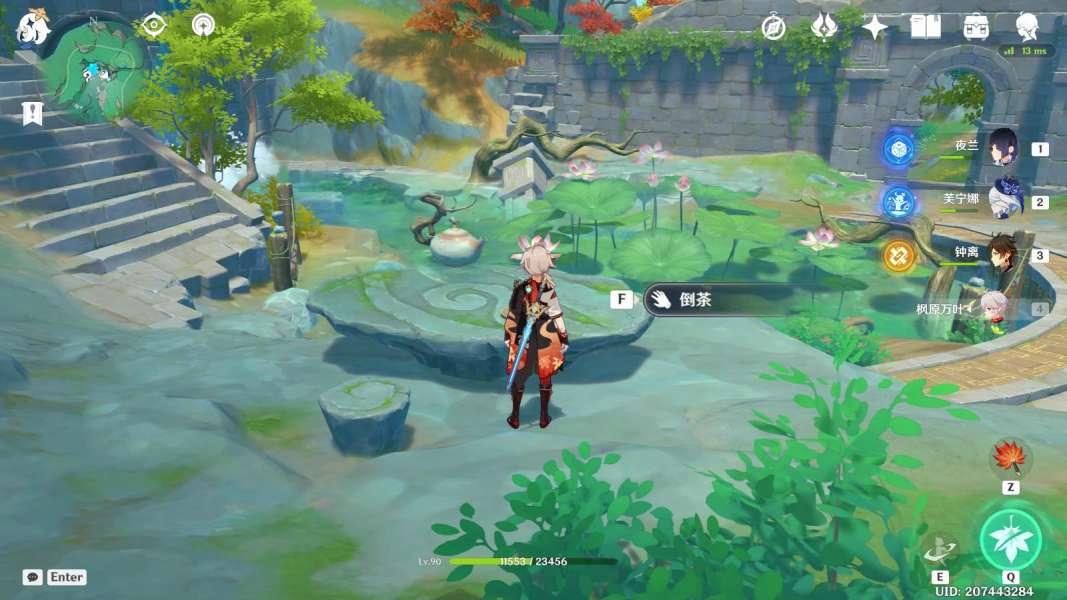Open the Paimon main menu
Screen dimensions: 1067x600
tap(33, 27)
